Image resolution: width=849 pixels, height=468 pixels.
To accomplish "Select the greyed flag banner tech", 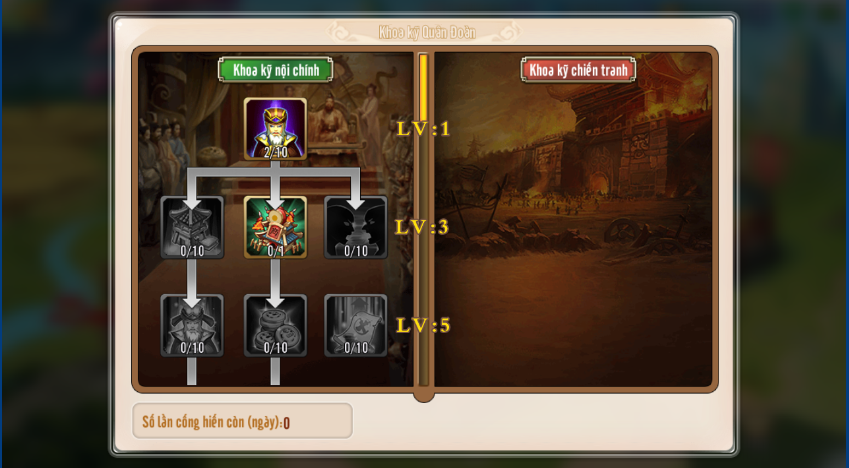I will click(x=356, y=325).
